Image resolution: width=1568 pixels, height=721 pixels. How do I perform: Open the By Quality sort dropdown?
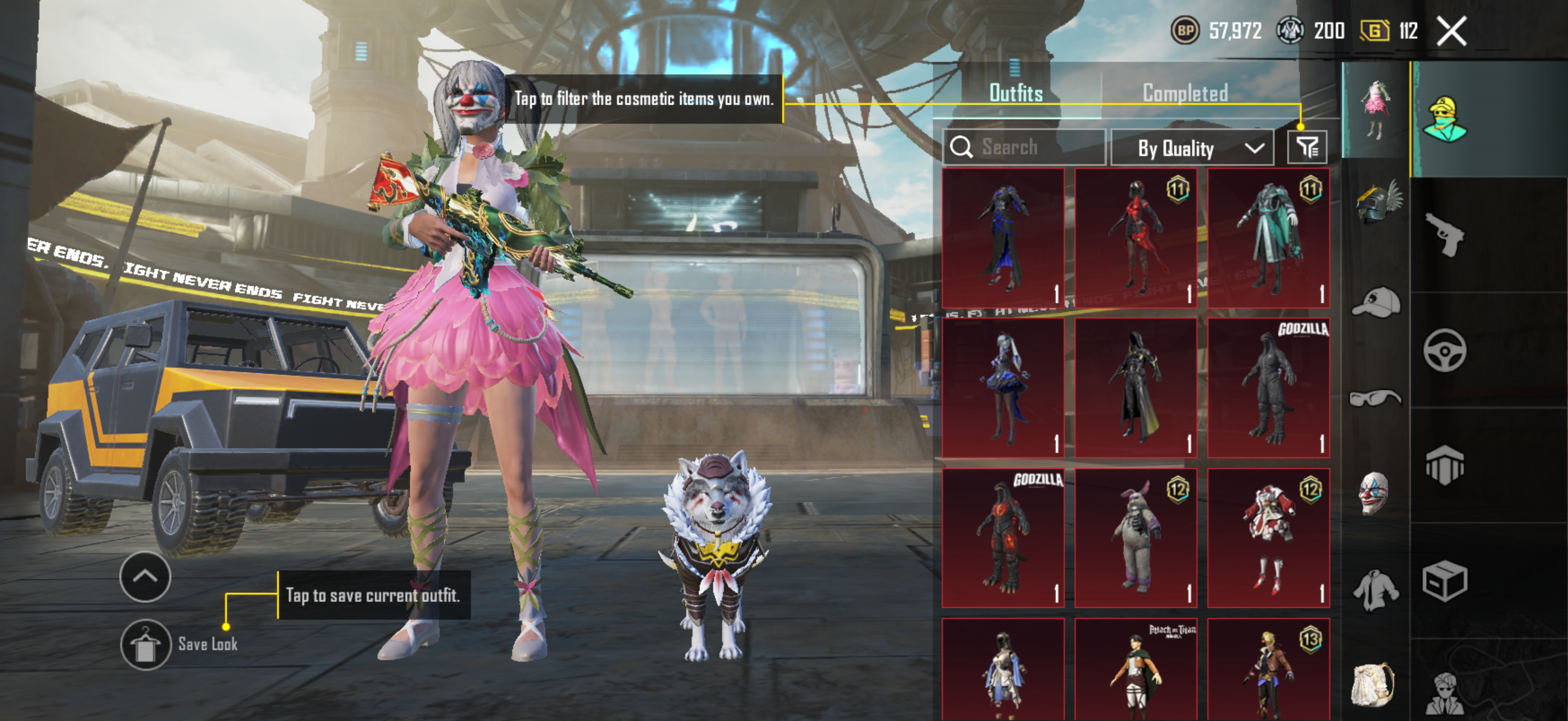tap(1192, 148)
